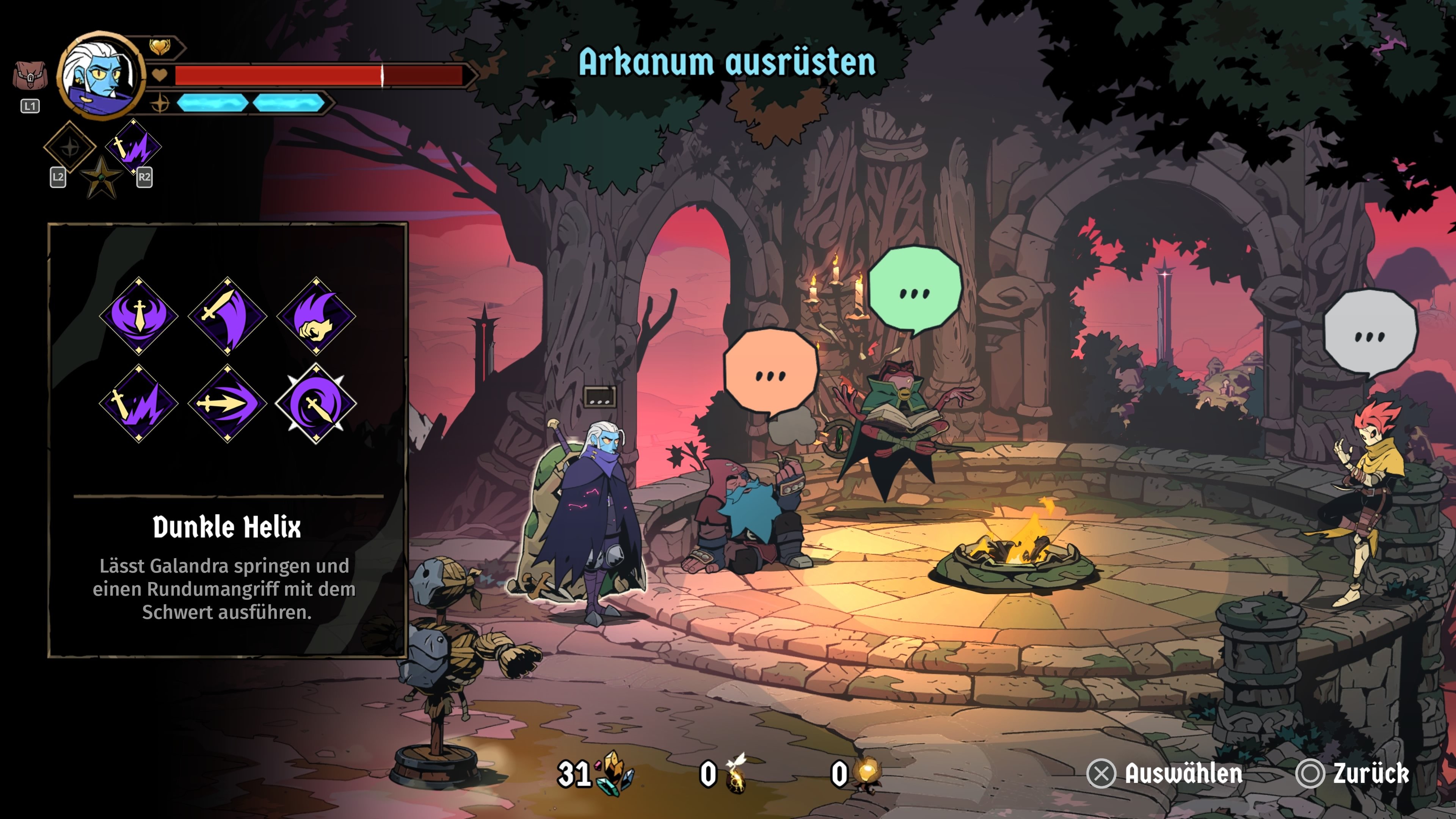Choose the sword with crescent slash arcanum
1456x819 pixels.
pos(227,315)
